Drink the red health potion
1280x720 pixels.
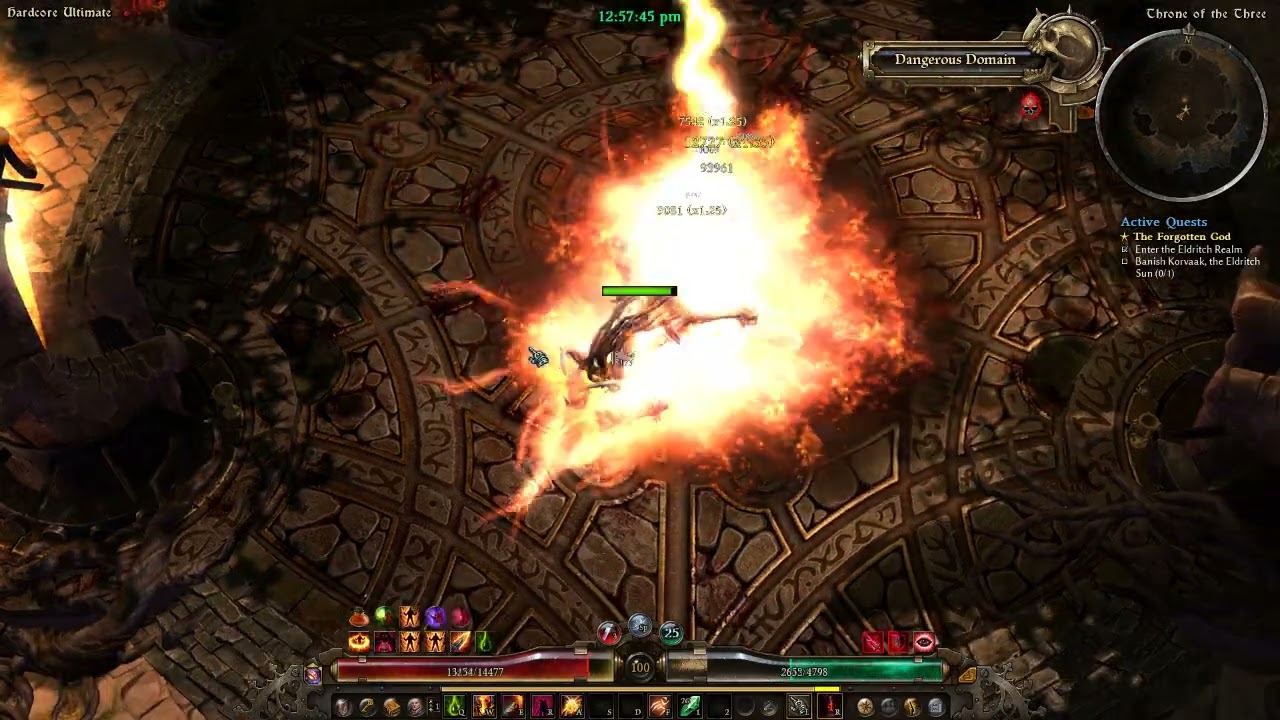(609, 632)
